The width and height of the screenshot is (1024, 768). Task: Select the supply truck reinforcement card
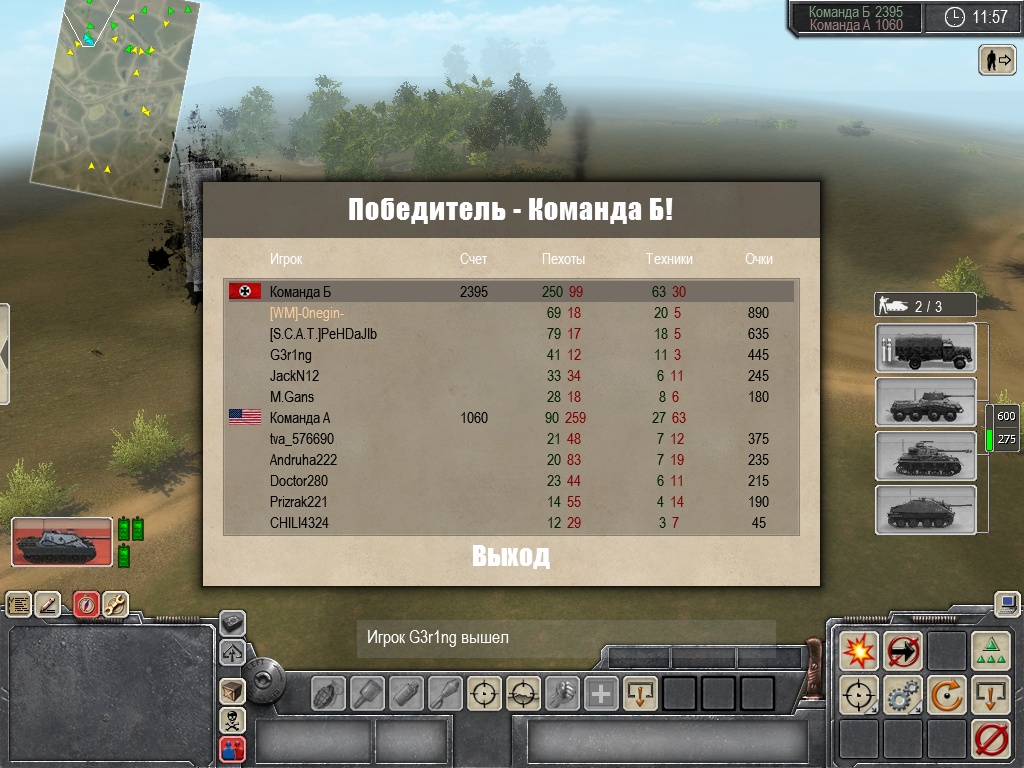[925, 348]
